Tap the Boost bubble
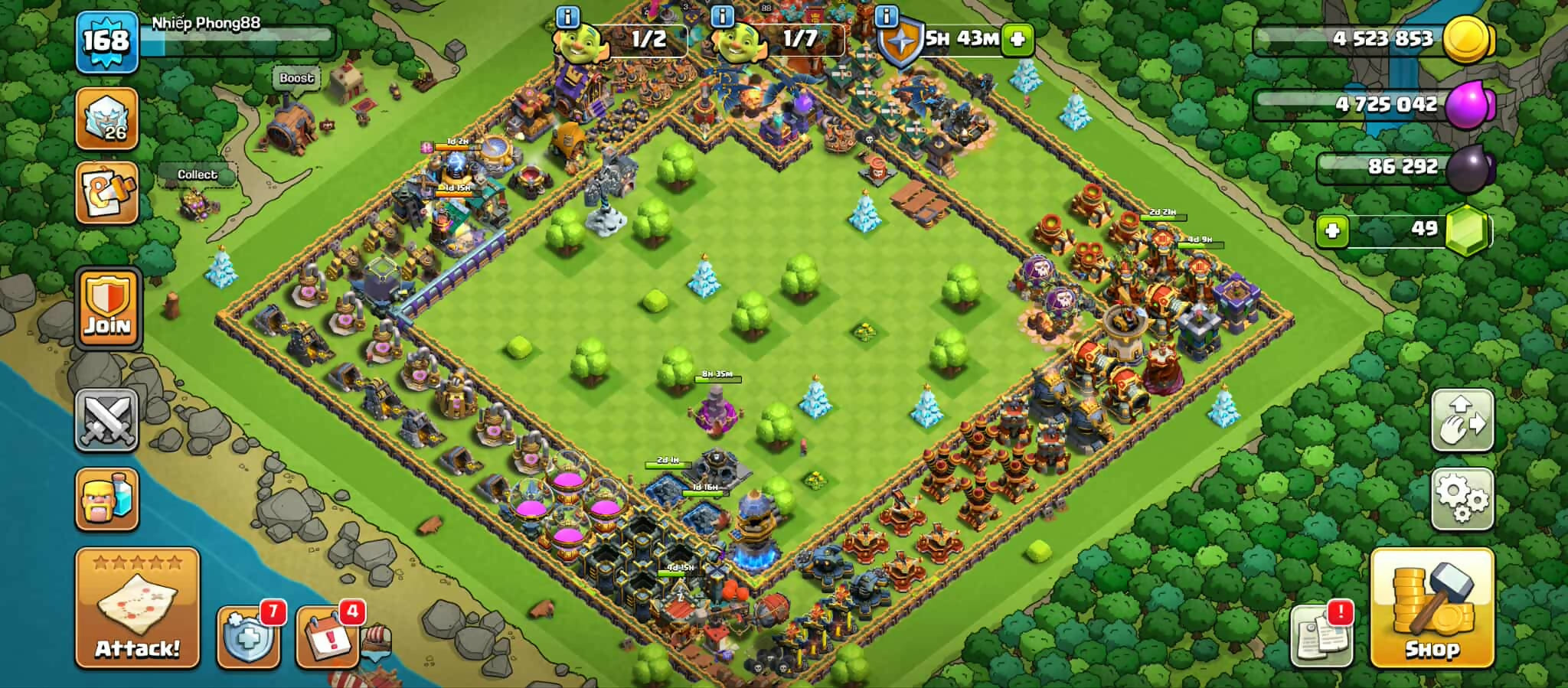1568x688 pixels. 296,78
